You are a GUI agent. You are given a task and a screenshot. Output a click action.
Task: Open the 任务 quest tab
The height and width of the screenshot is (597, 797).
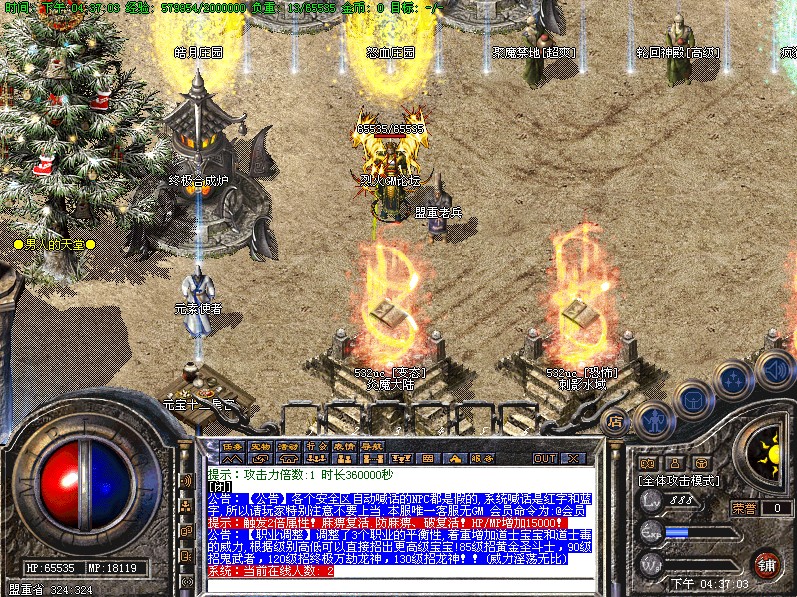coord(233,444)
